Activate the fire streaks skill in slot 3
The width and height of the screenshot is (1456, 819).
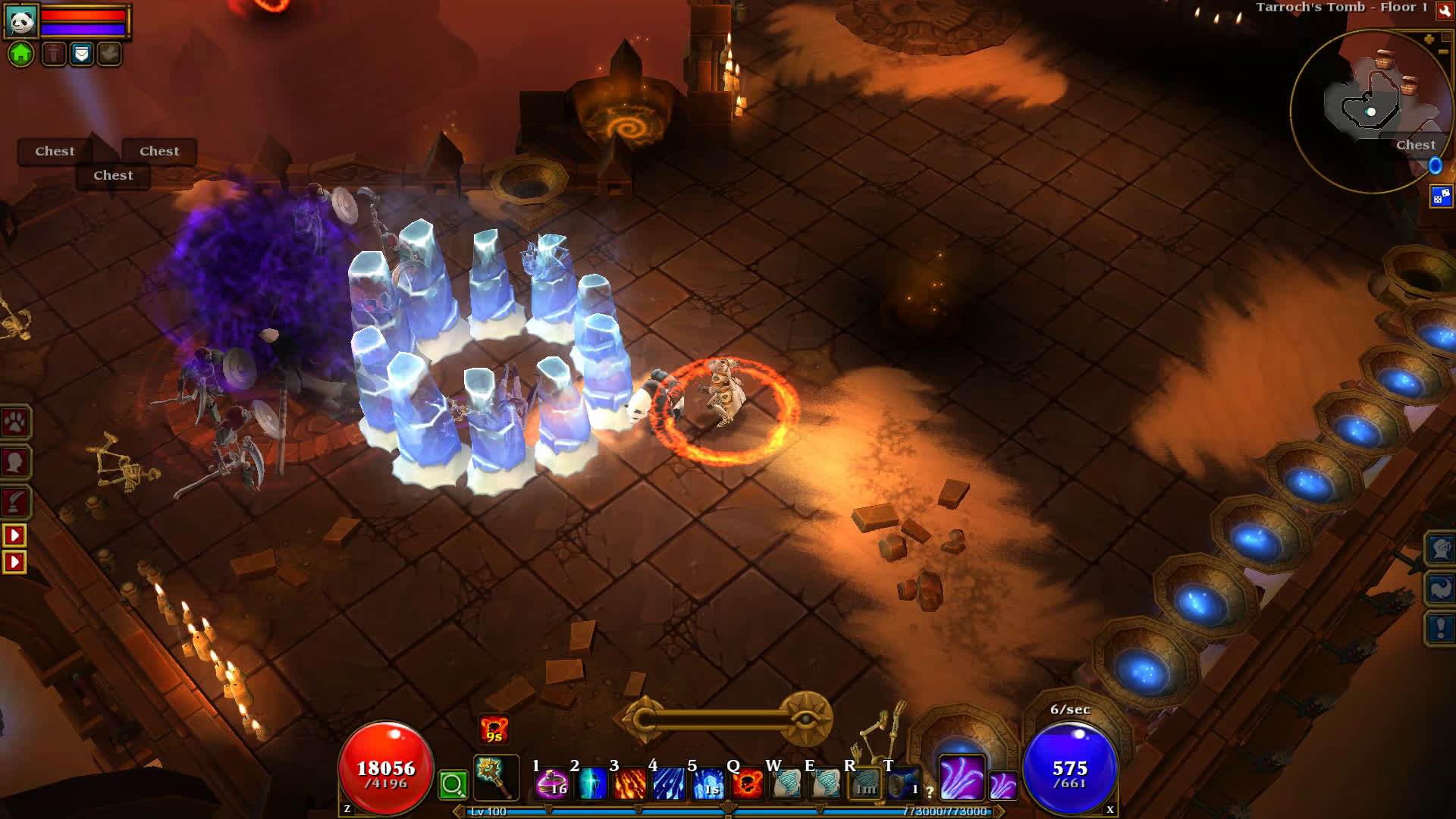click(x=629, y=783)
